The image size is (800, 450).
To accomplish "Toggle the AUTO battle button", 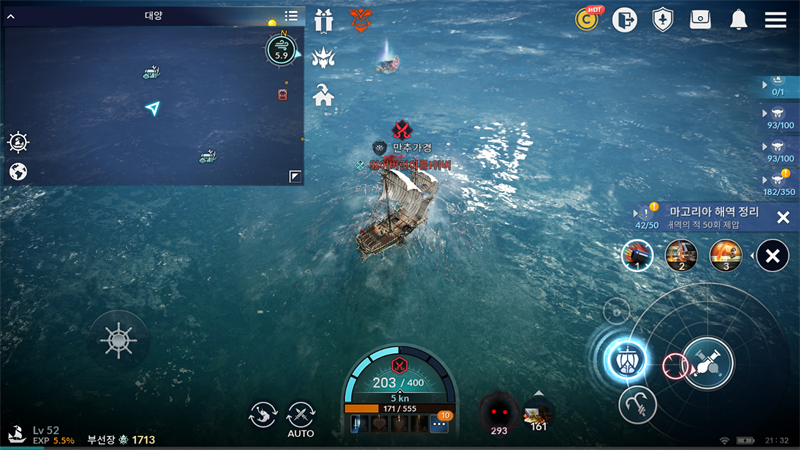I will tap(300, 417).
